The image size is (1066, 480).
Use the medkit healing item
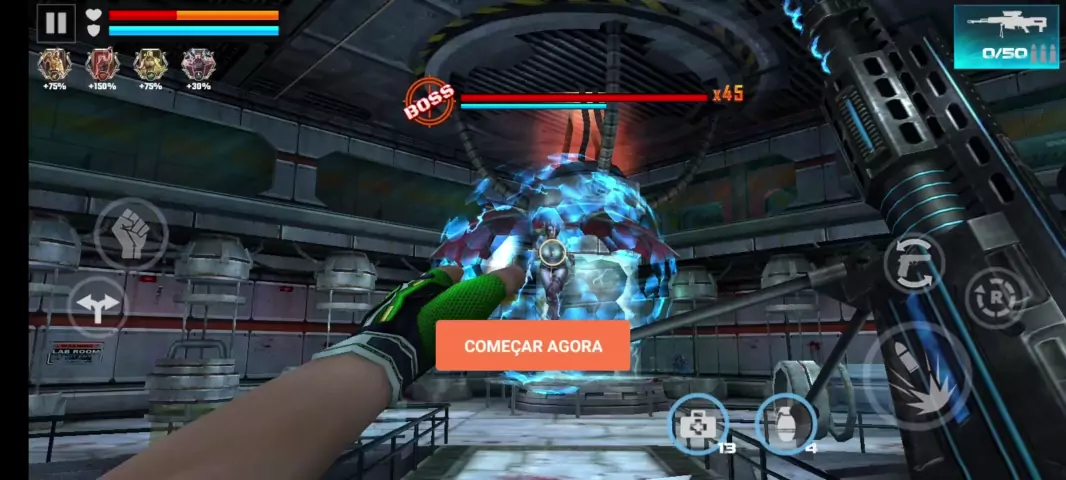[x=696, y=424]
